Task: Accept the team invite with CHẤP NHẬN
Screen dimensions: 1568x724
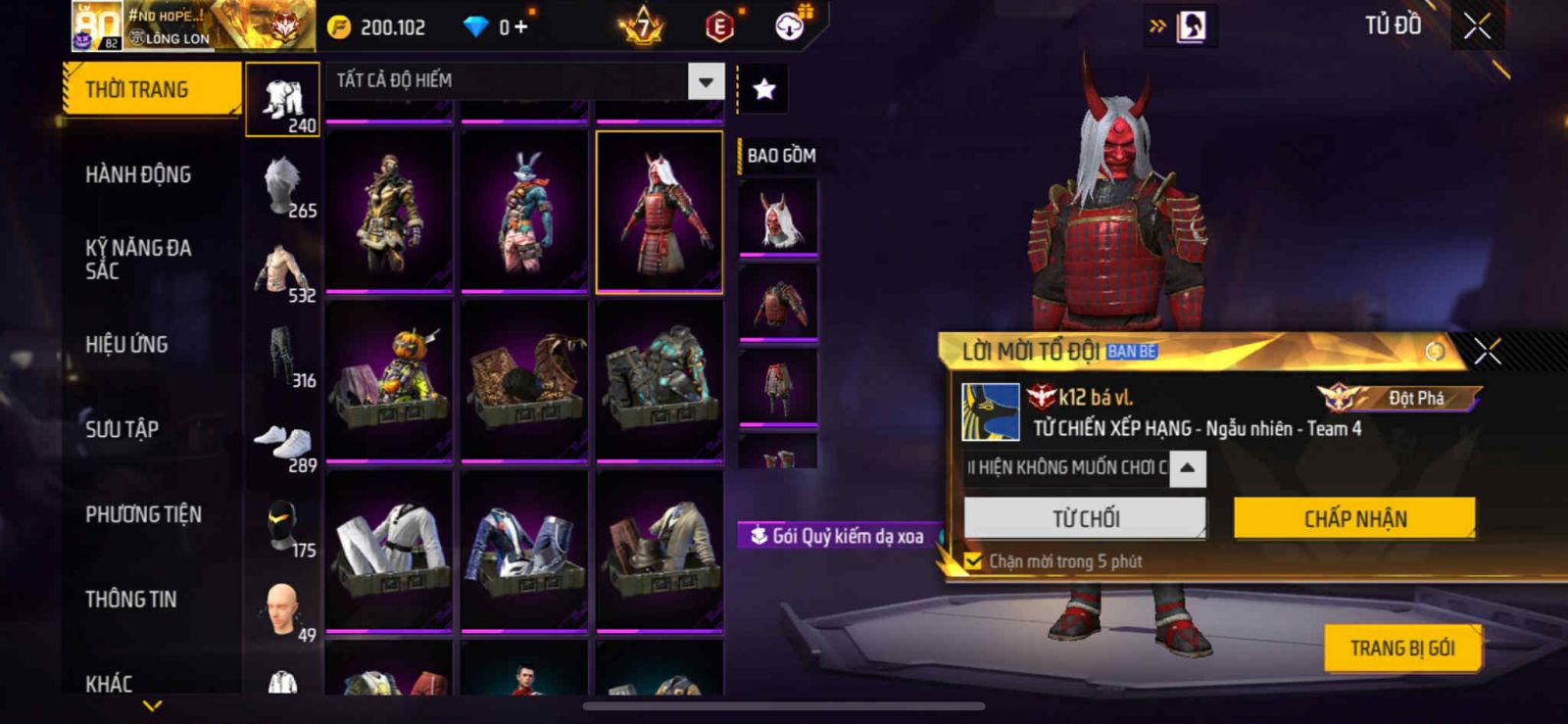Action: click(1354, 518)
